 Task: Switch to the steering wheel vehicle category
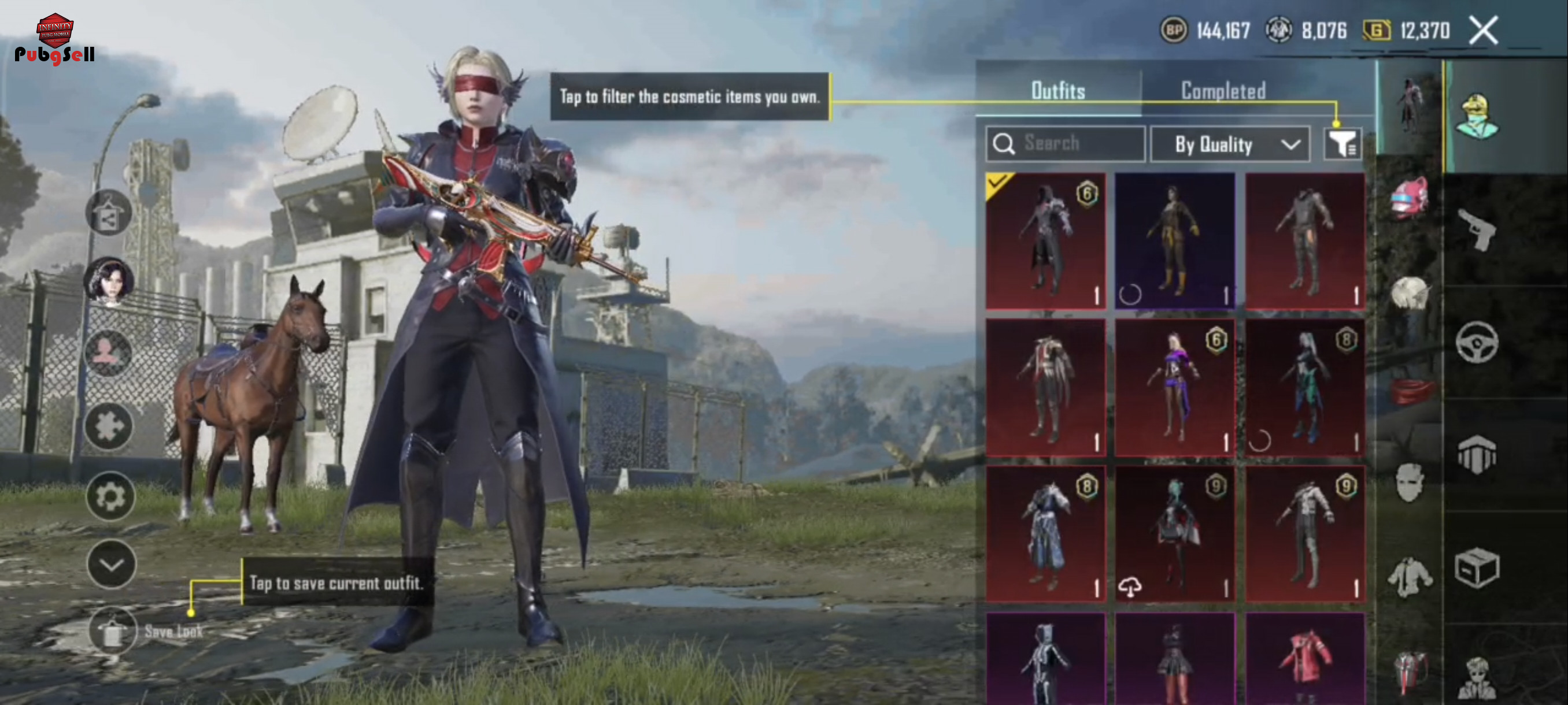coord(1477,343)
